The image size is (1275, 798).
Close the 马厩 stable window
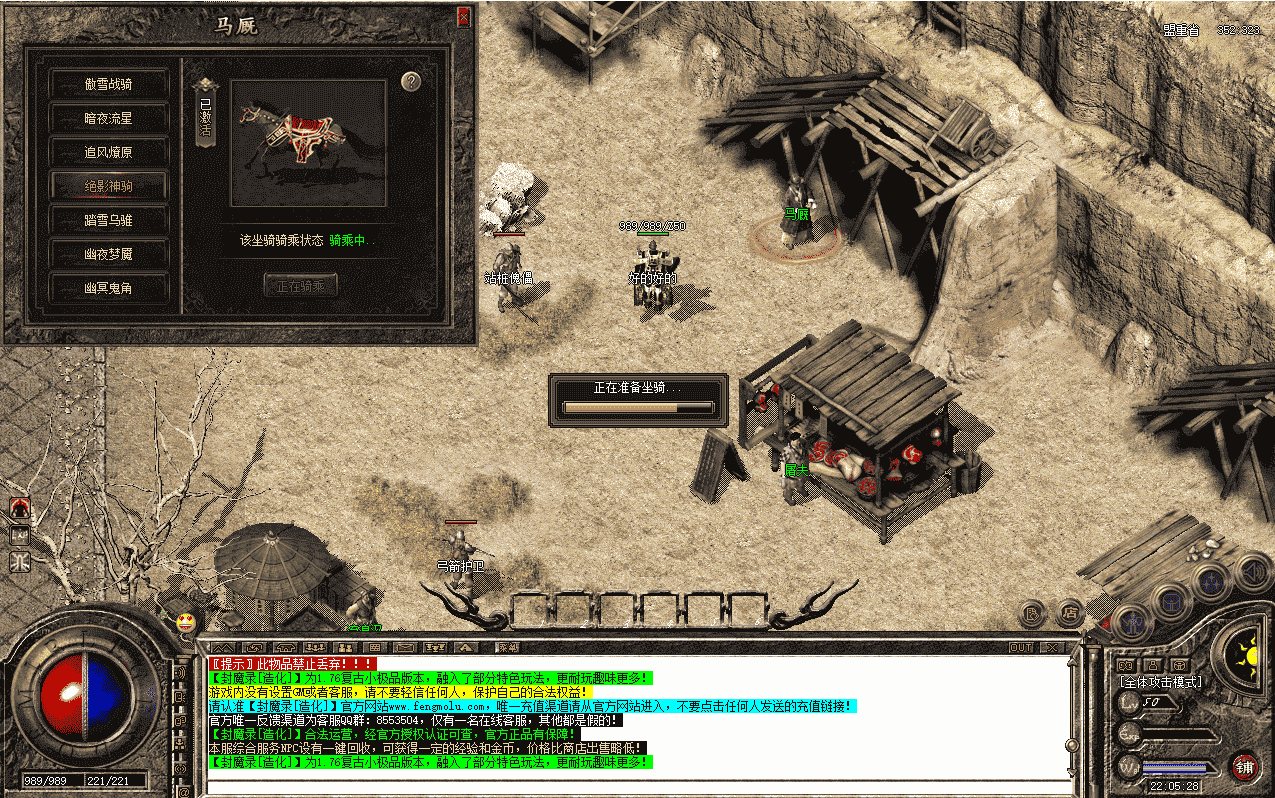coord(463,16)
